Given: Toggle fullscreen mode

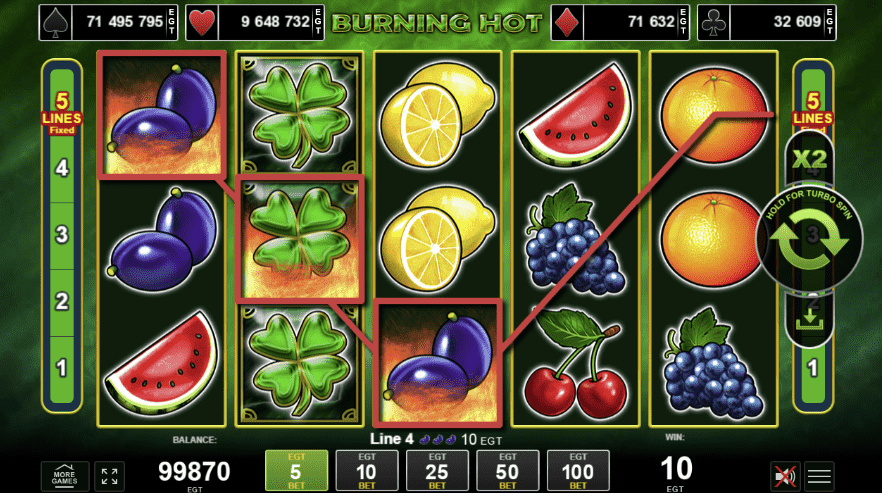Looking at the screenshot, I should 109,476.
